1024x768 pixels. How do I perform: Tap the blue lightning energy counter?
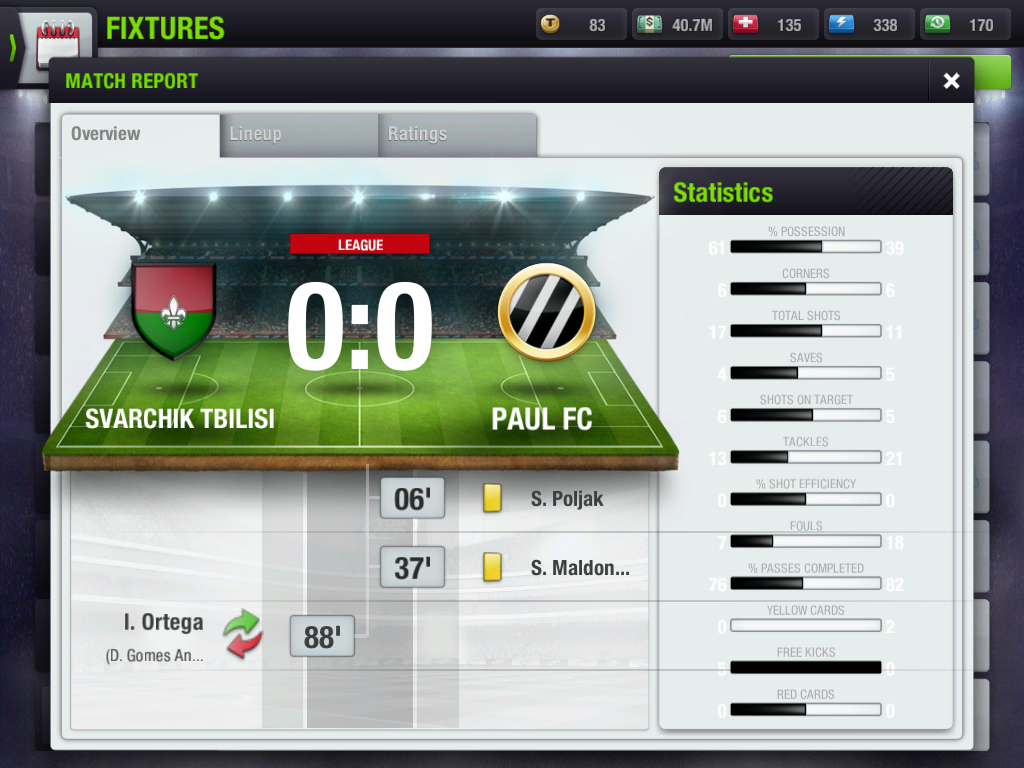[x=867, y=25]
